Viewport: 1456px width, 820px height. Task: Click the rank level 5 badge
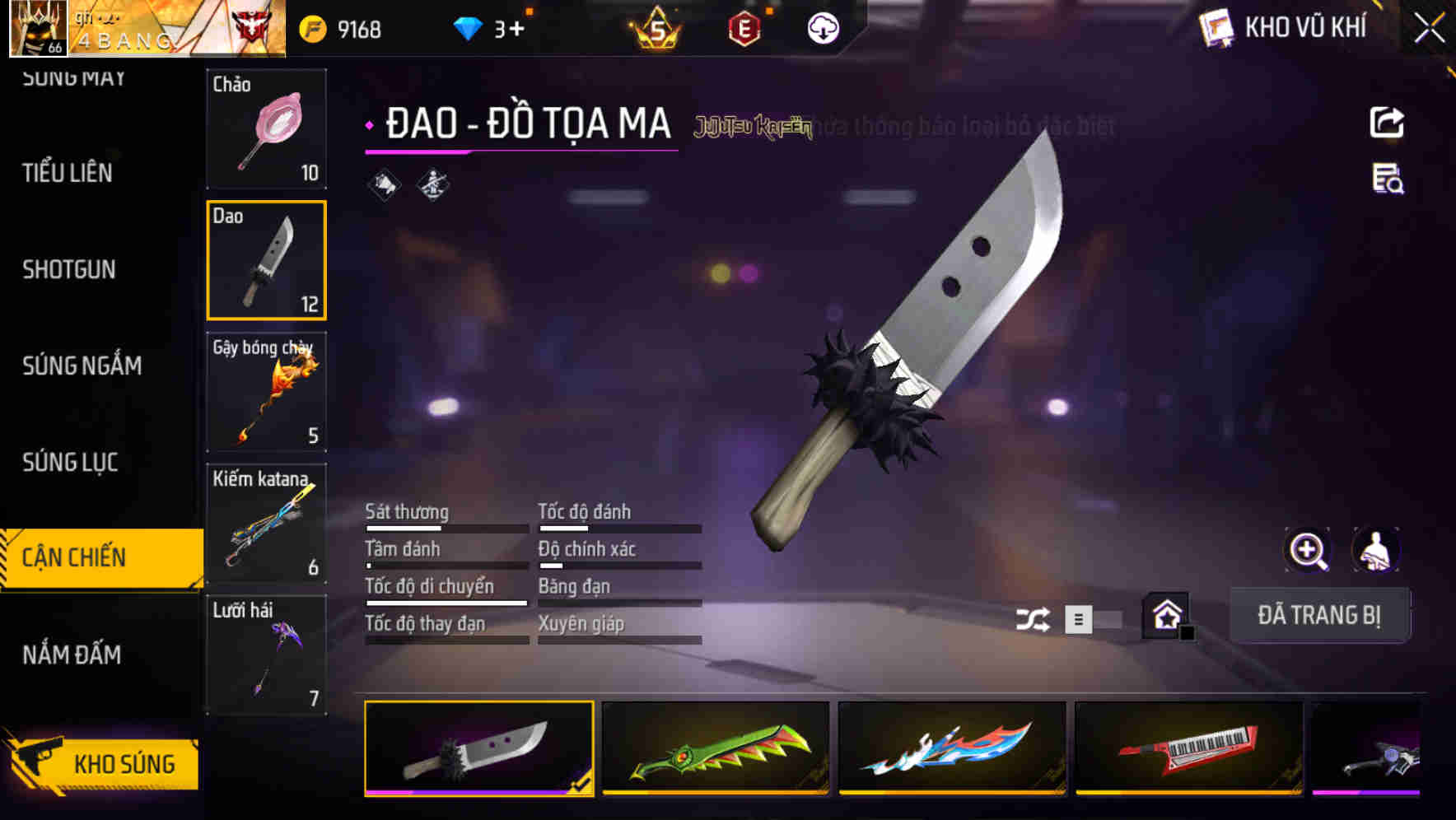pos(655,27)
